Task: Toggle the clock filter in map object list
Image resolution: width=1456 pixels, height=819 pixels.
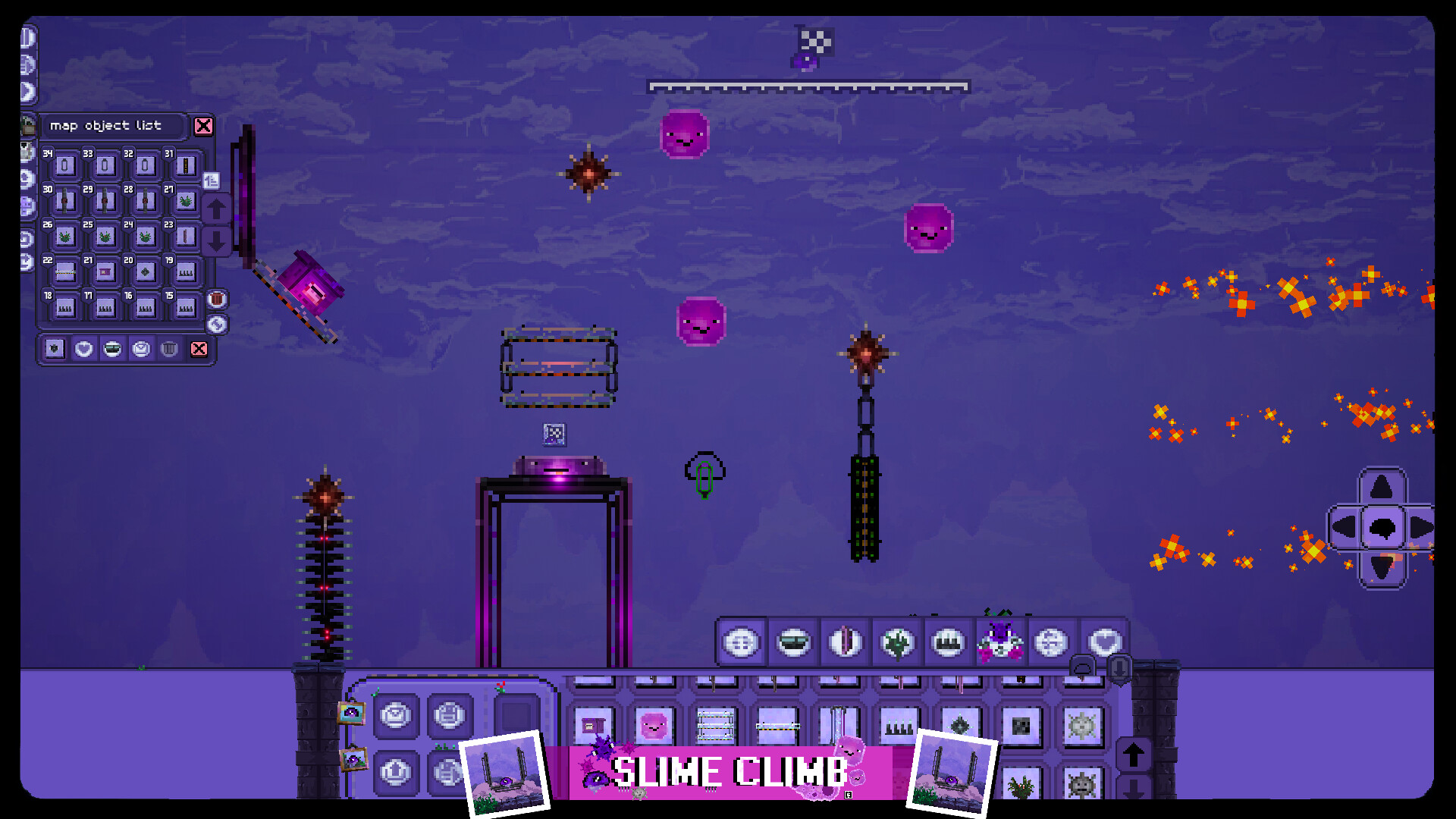Action: coord(141,350)
